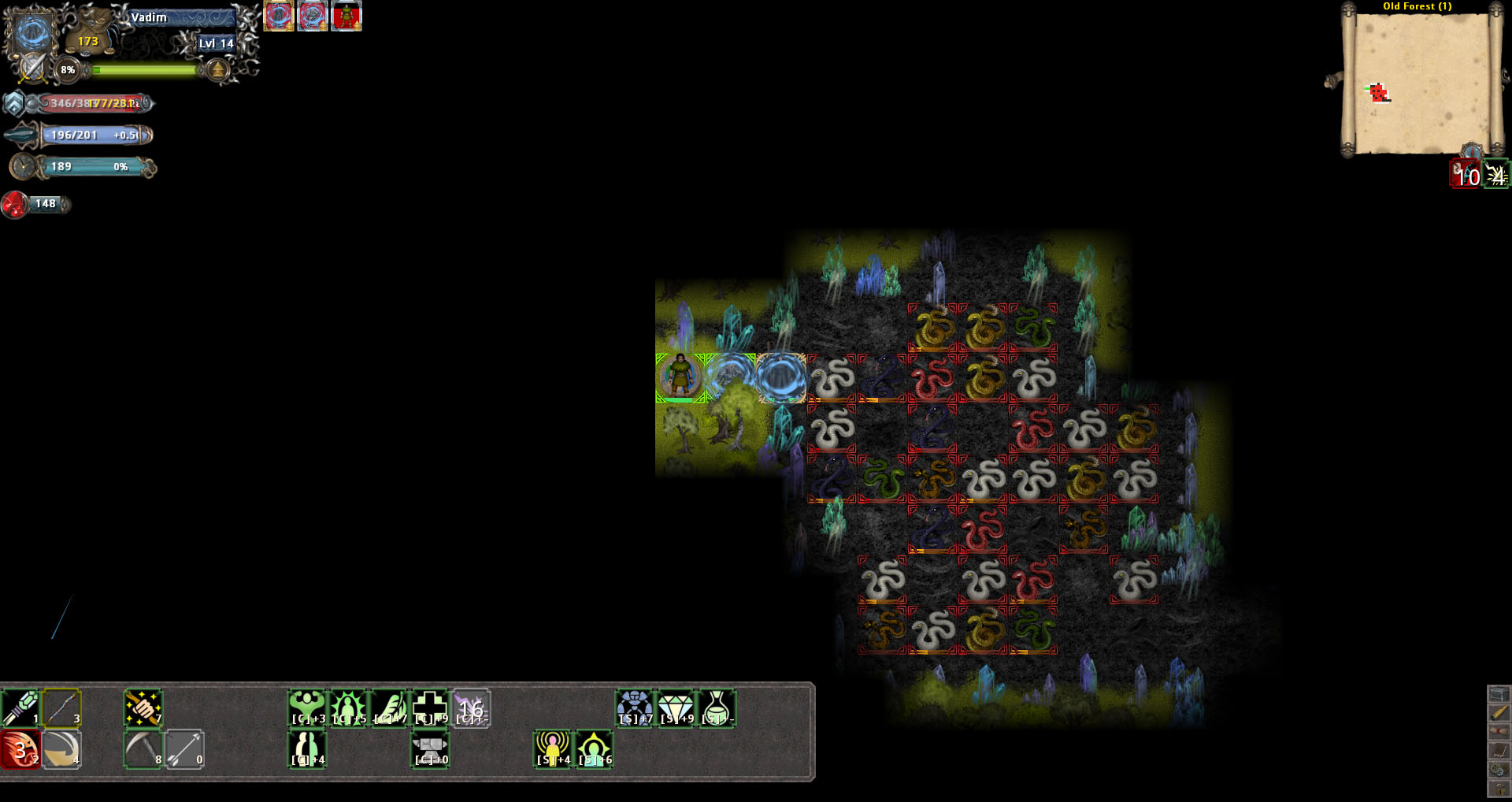Activate the crystal-tipped staff skill in hotbar
This screenshot has width=1512, height=802.
tap(20, 707)
